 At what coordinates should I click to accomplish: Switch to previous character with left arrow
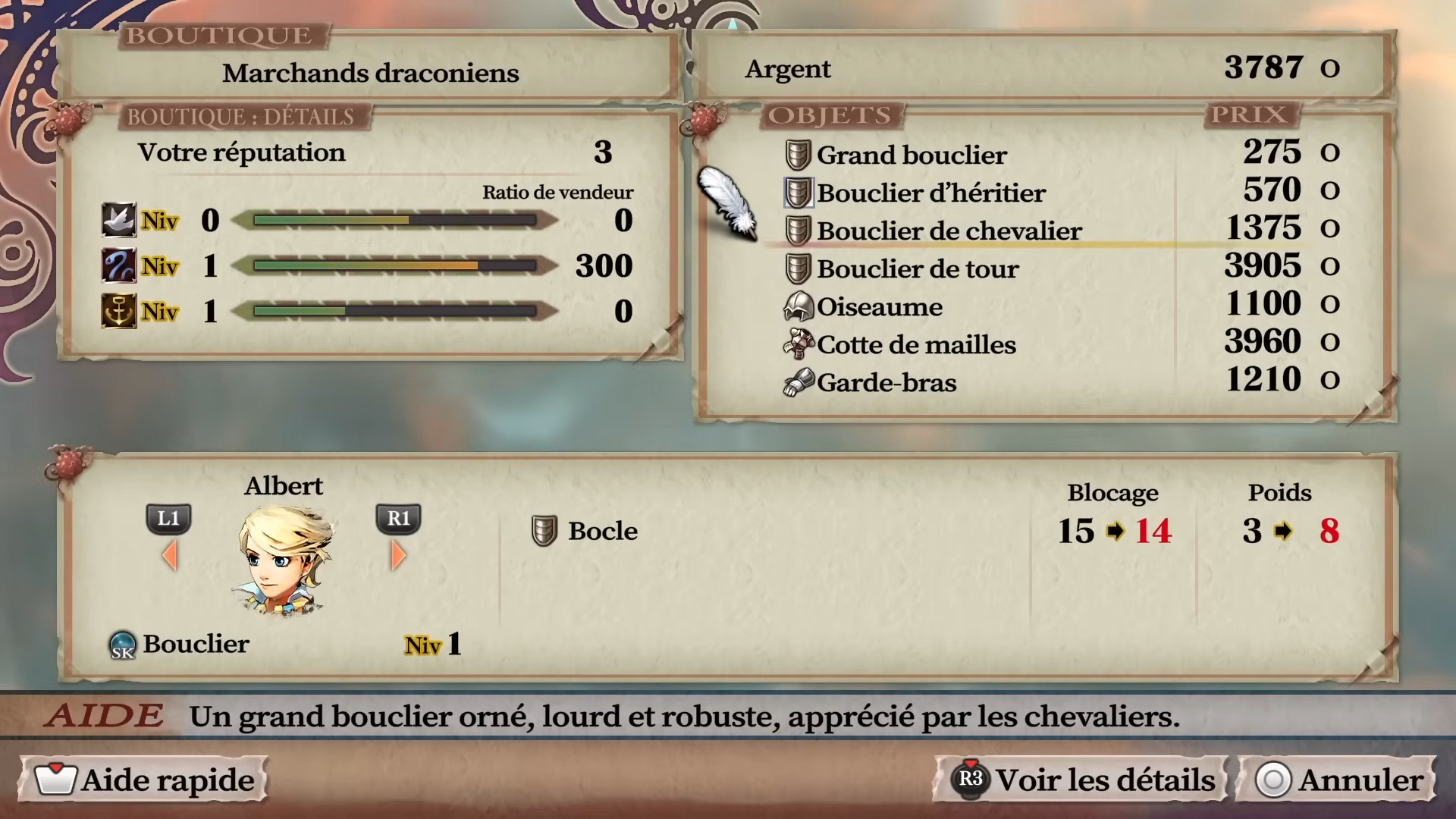pyautogui.click(x=170, y=556)
